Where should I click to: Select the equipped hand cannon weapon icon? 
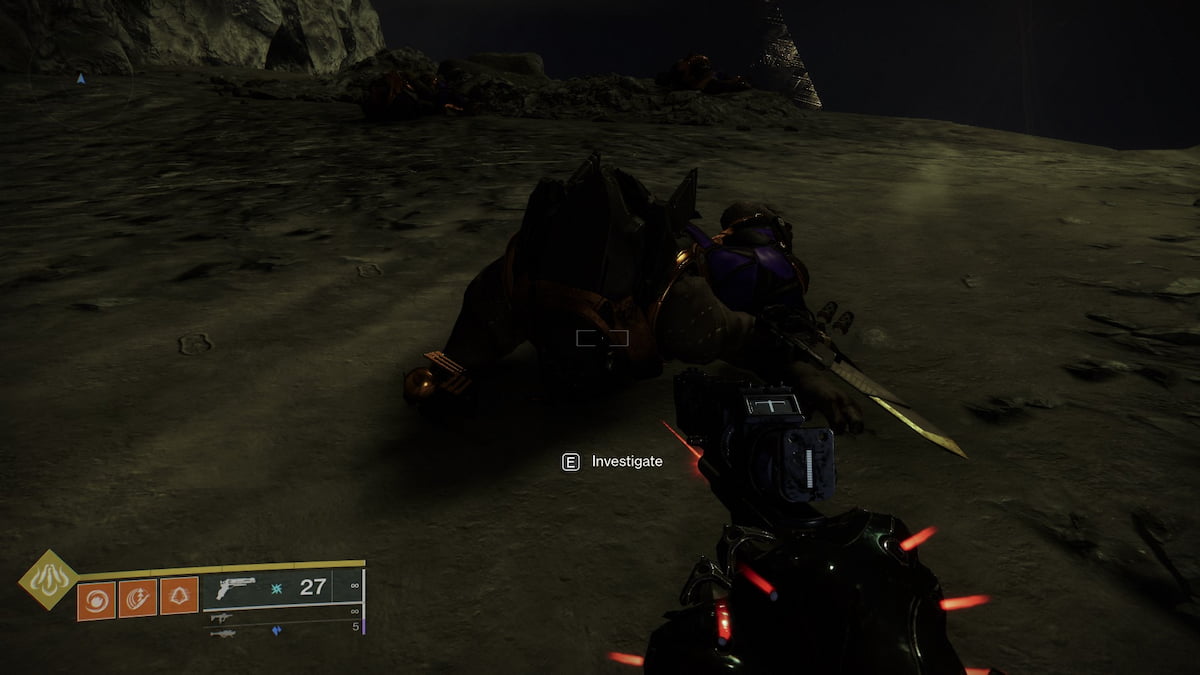pos(235,587)
